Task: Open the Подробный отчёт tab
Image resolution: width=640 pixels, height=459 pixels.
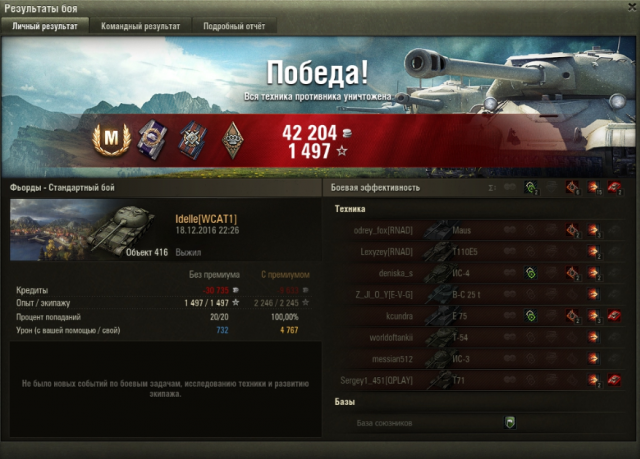Action: tap(233, 26)
